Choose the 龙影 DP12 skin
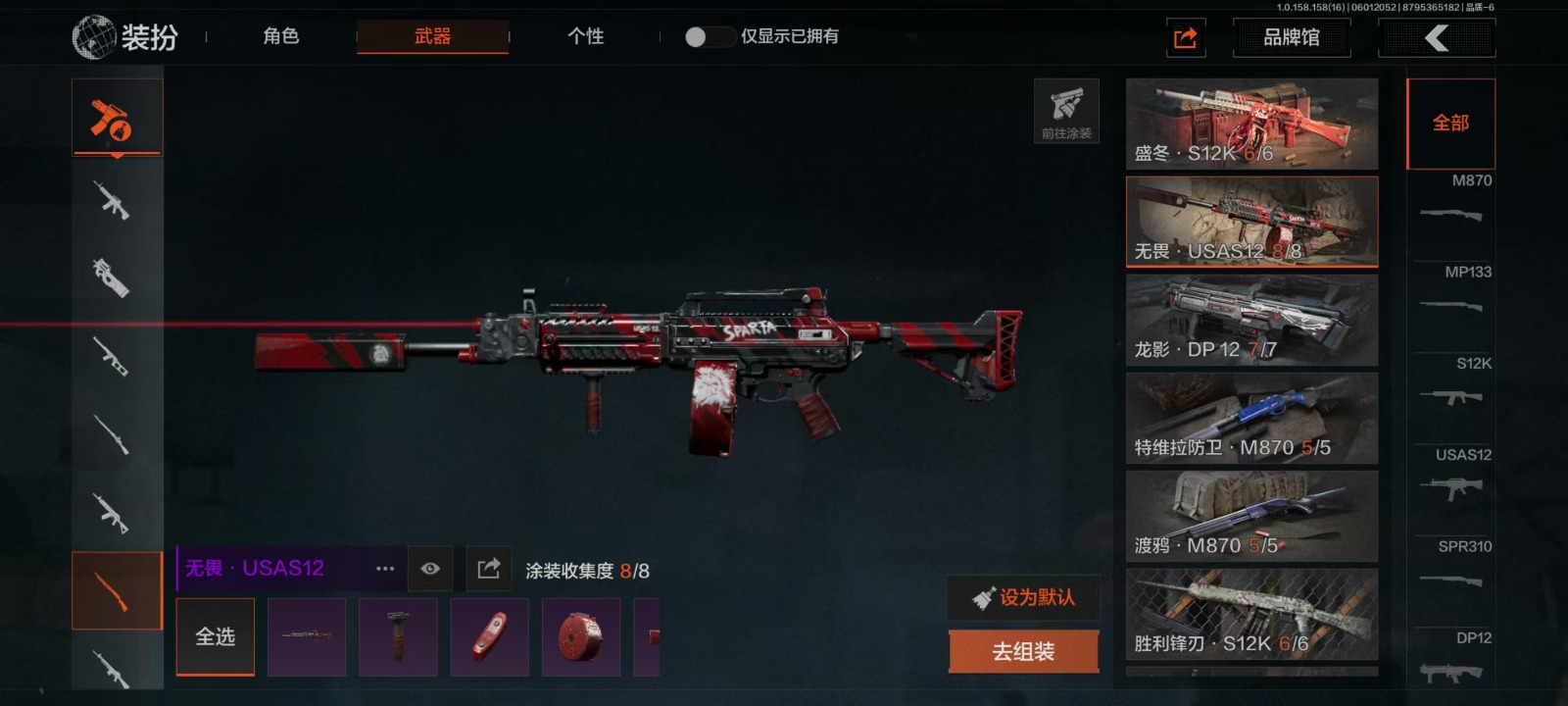This screenshot has height=706, width=1568. [1251, 320]
